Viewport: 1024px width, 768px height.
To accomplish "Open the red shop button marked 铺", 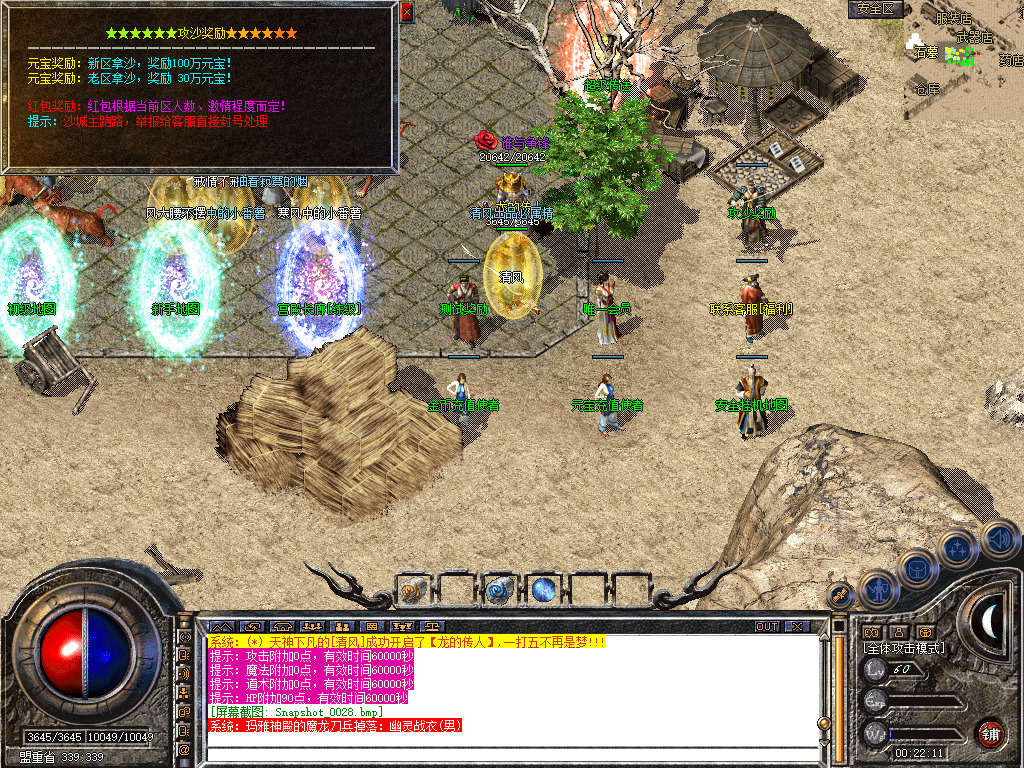I will point(990,732).
